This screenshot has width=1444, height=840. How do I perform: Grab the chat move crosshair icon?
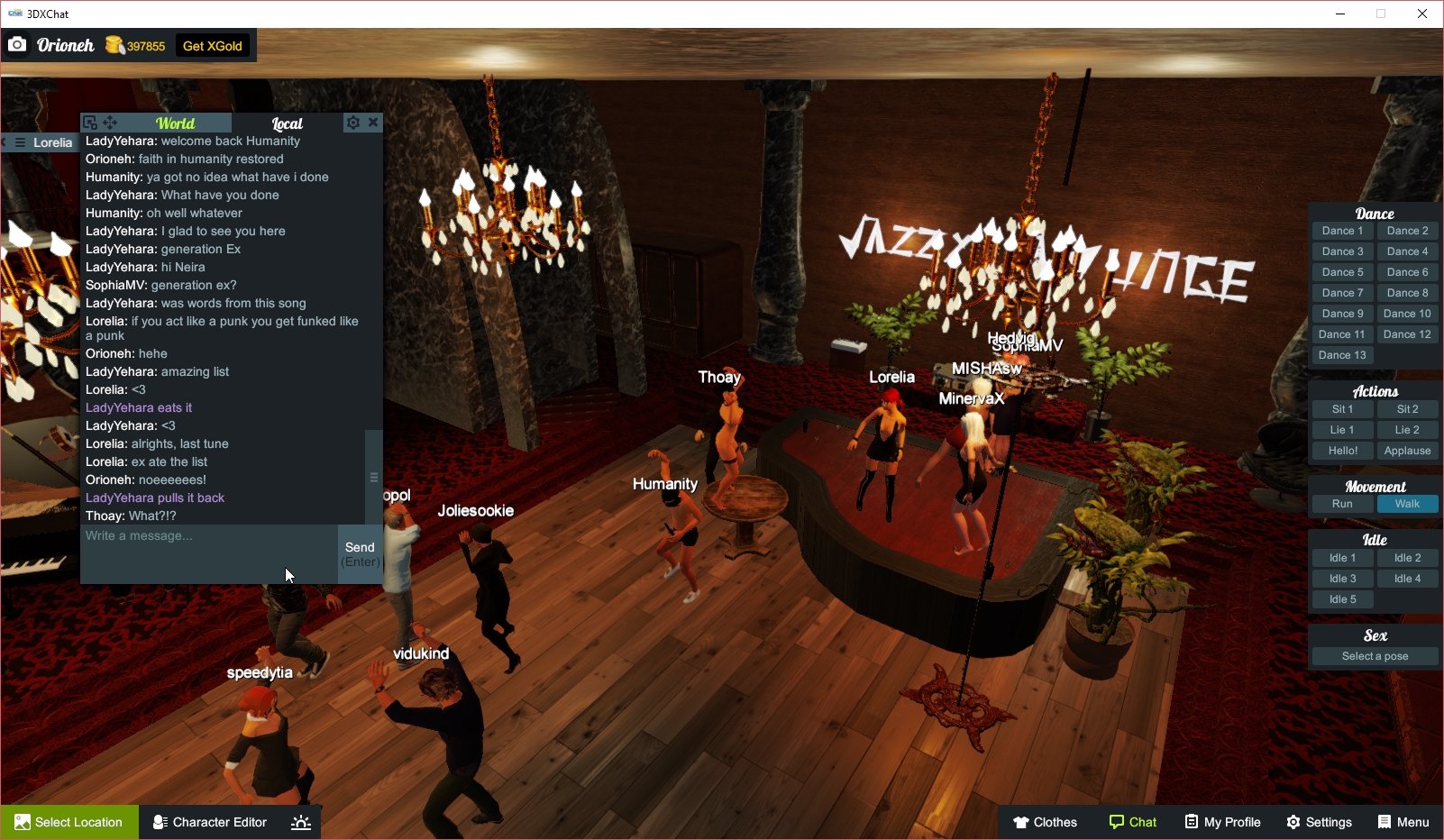pos(110,122)
